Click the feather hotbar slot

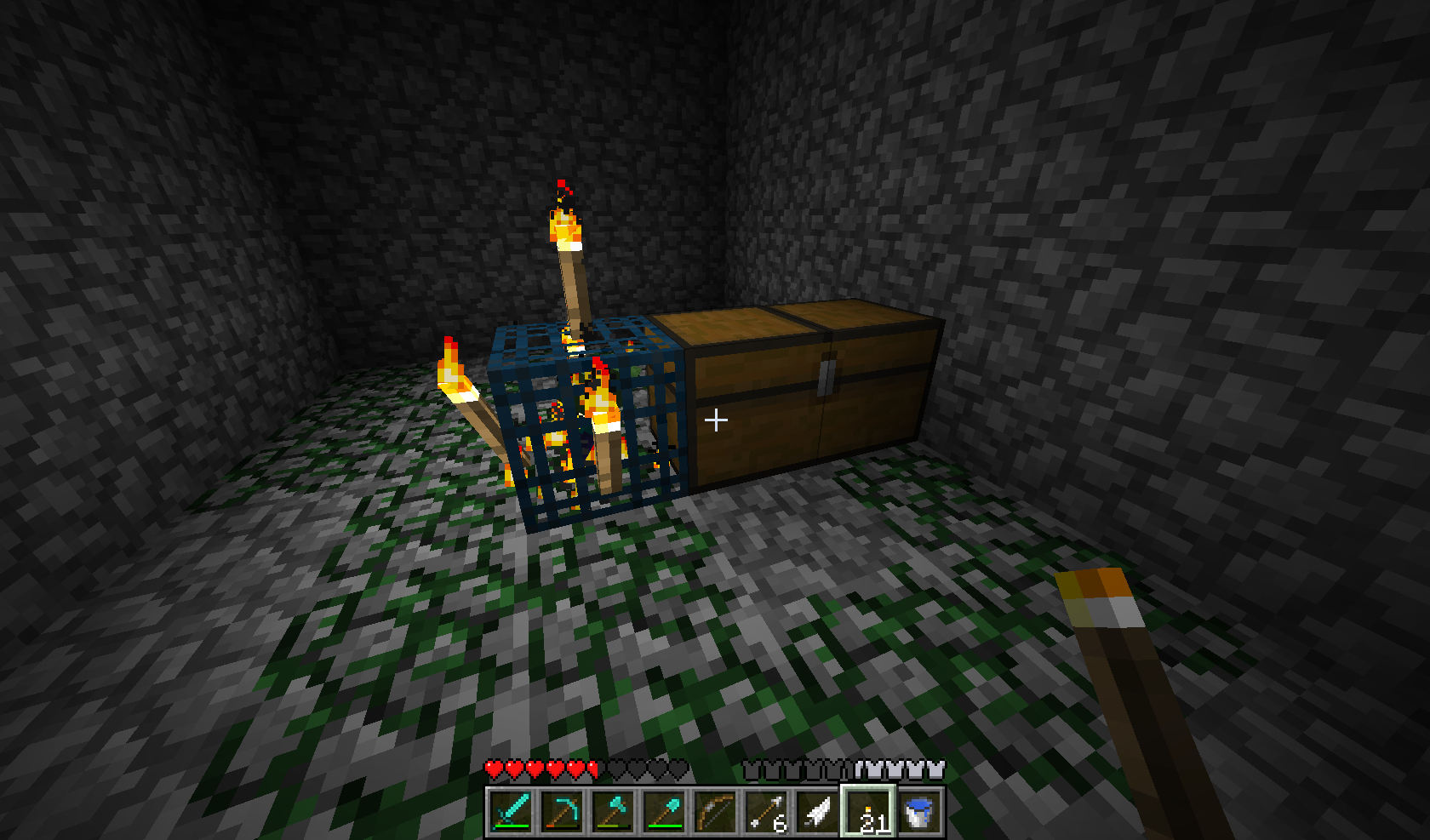pos(817,812)
